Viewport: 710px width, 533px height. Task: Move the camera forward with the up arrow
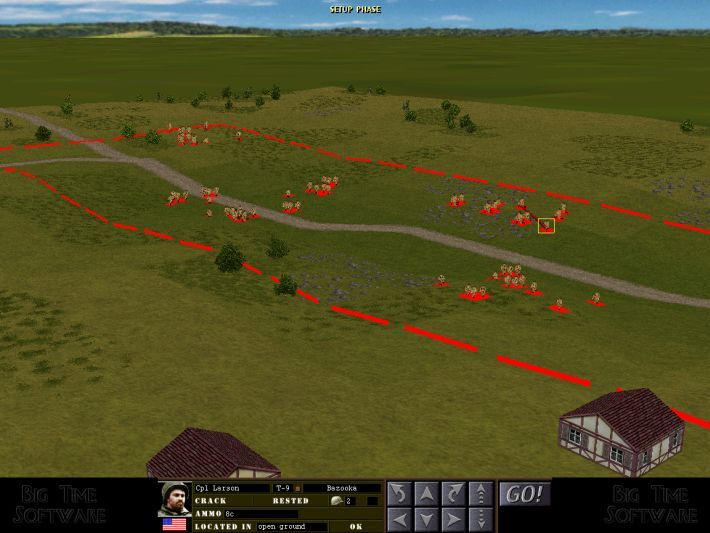click(x=426, y=493)
